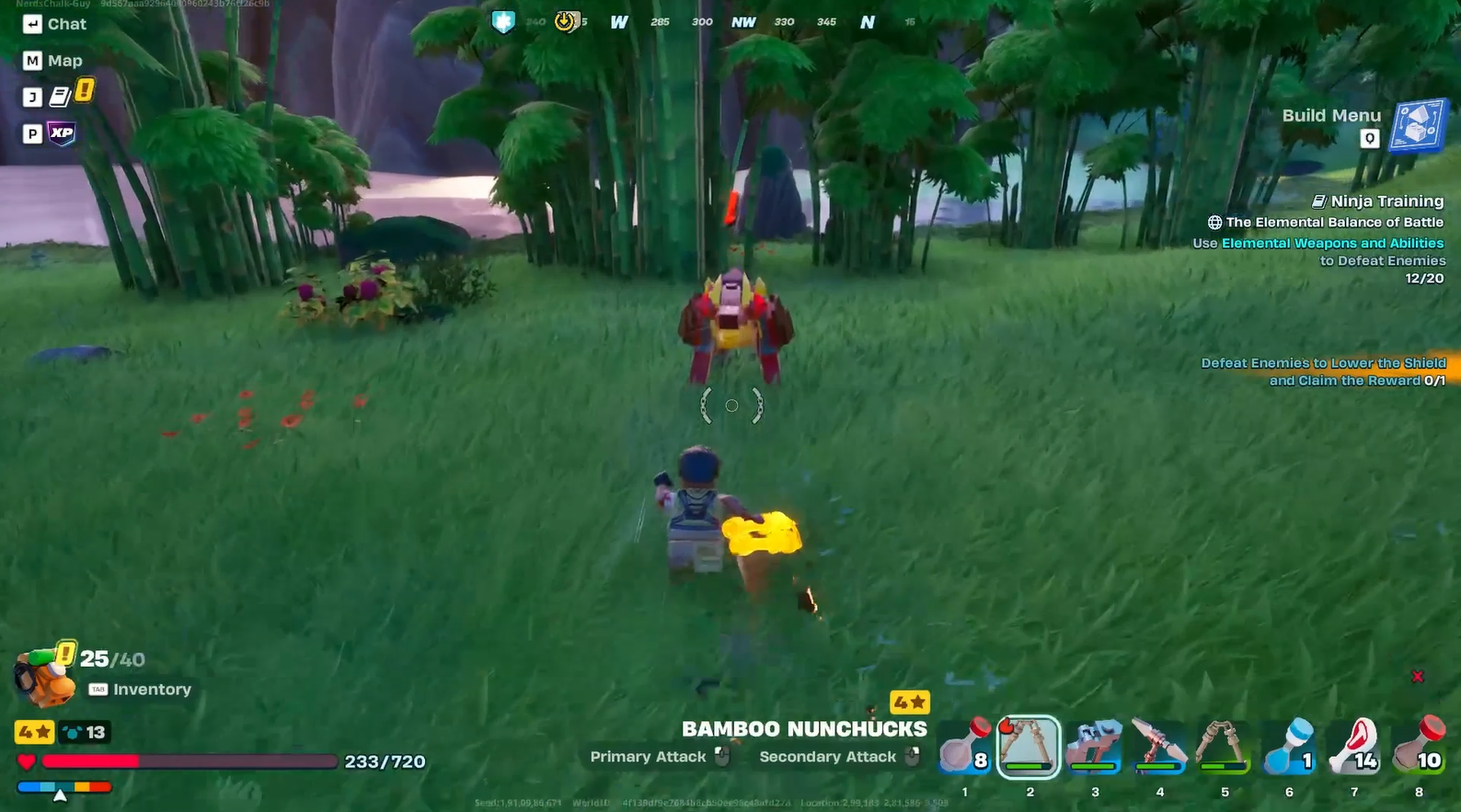This screenshot has width=1461, height=812.
Task: Click the 4-star rarity badge above Bamboo Nunchucks
Action: [x=909, y=702]
